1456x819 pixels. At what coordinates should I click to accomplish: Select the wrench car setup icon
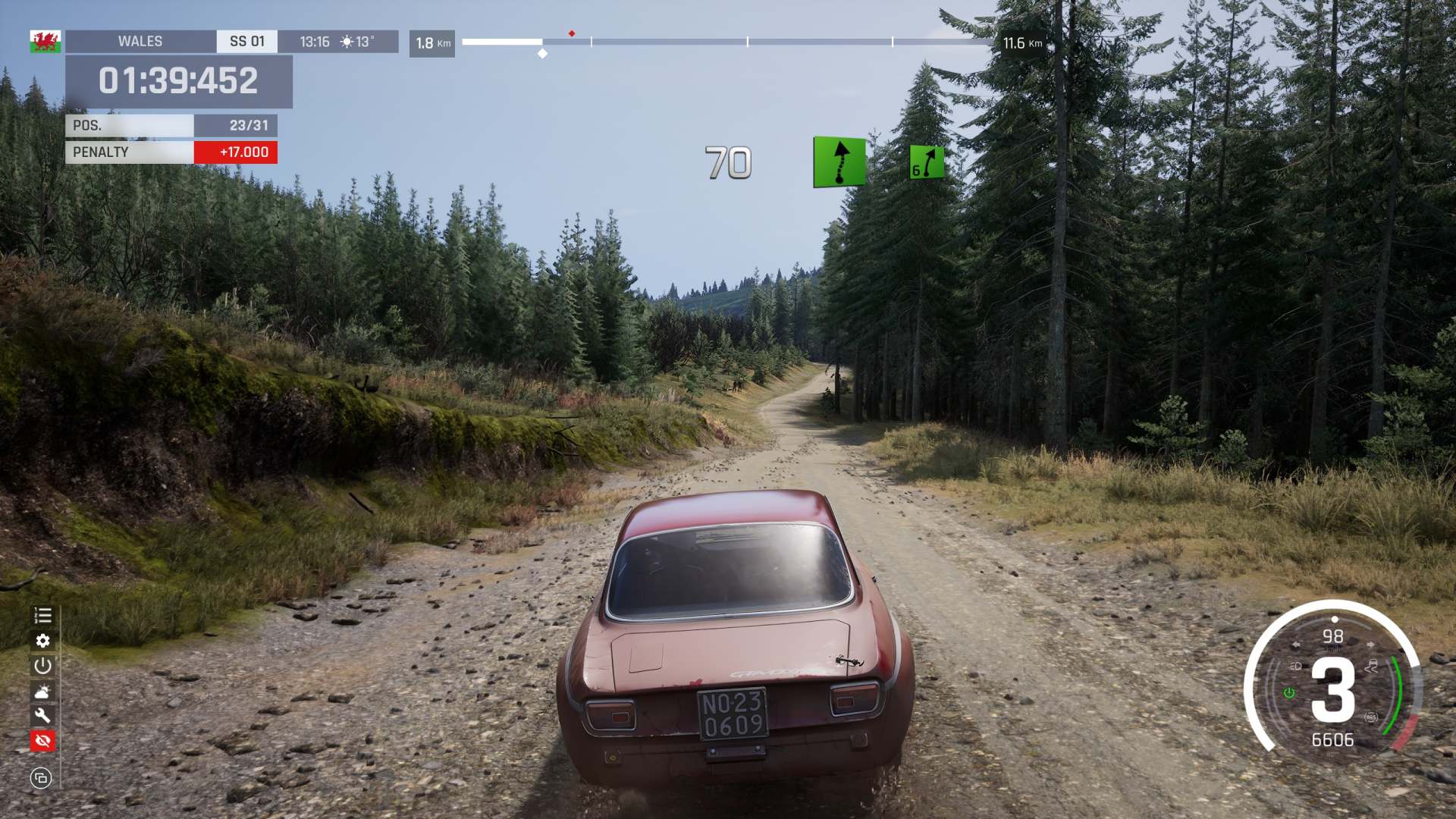tap(42, 715)
